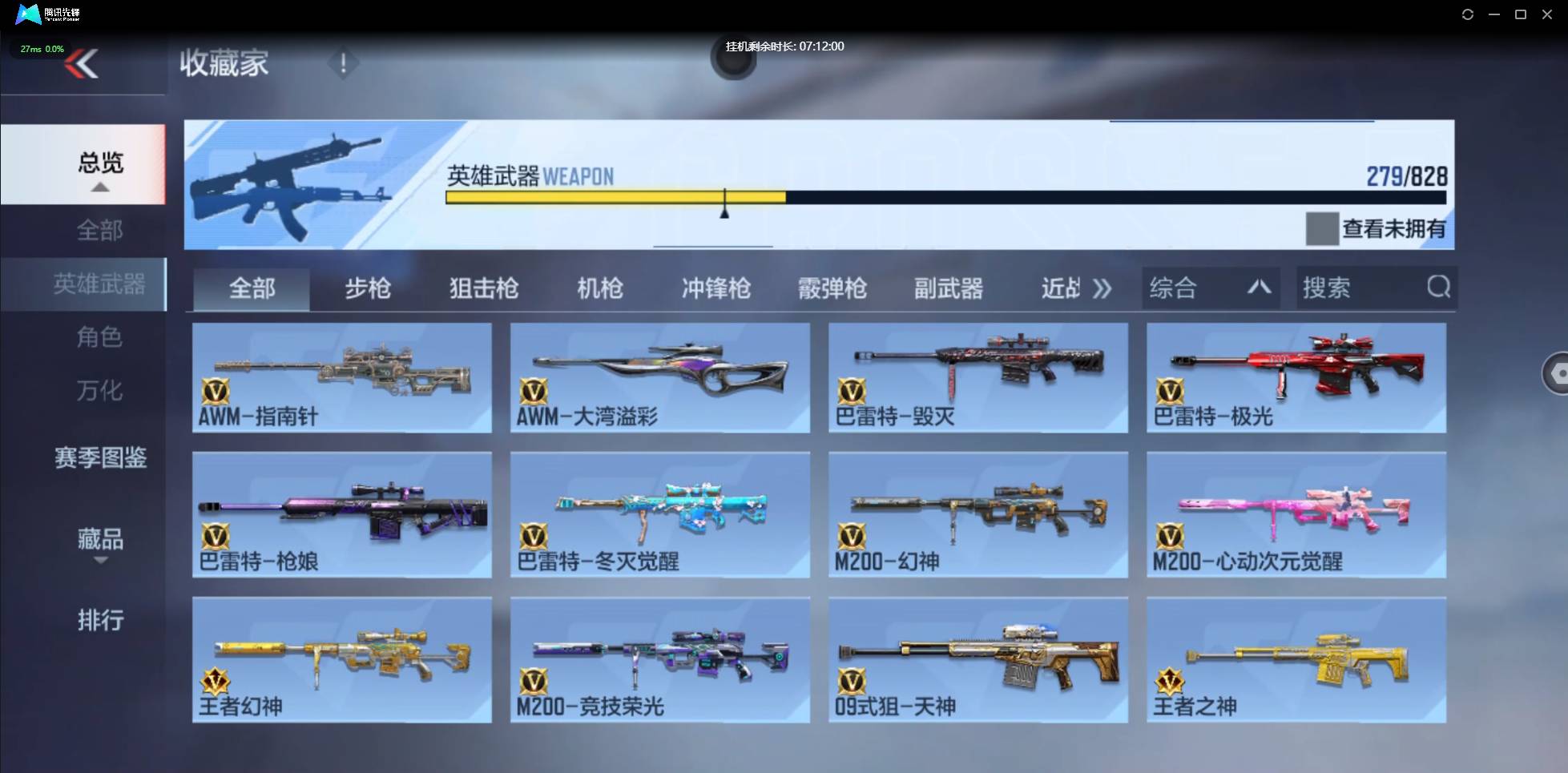This screenshot has width=1568, height=773.
Task: Select 全部 under 总览
Action: point(99,230)
